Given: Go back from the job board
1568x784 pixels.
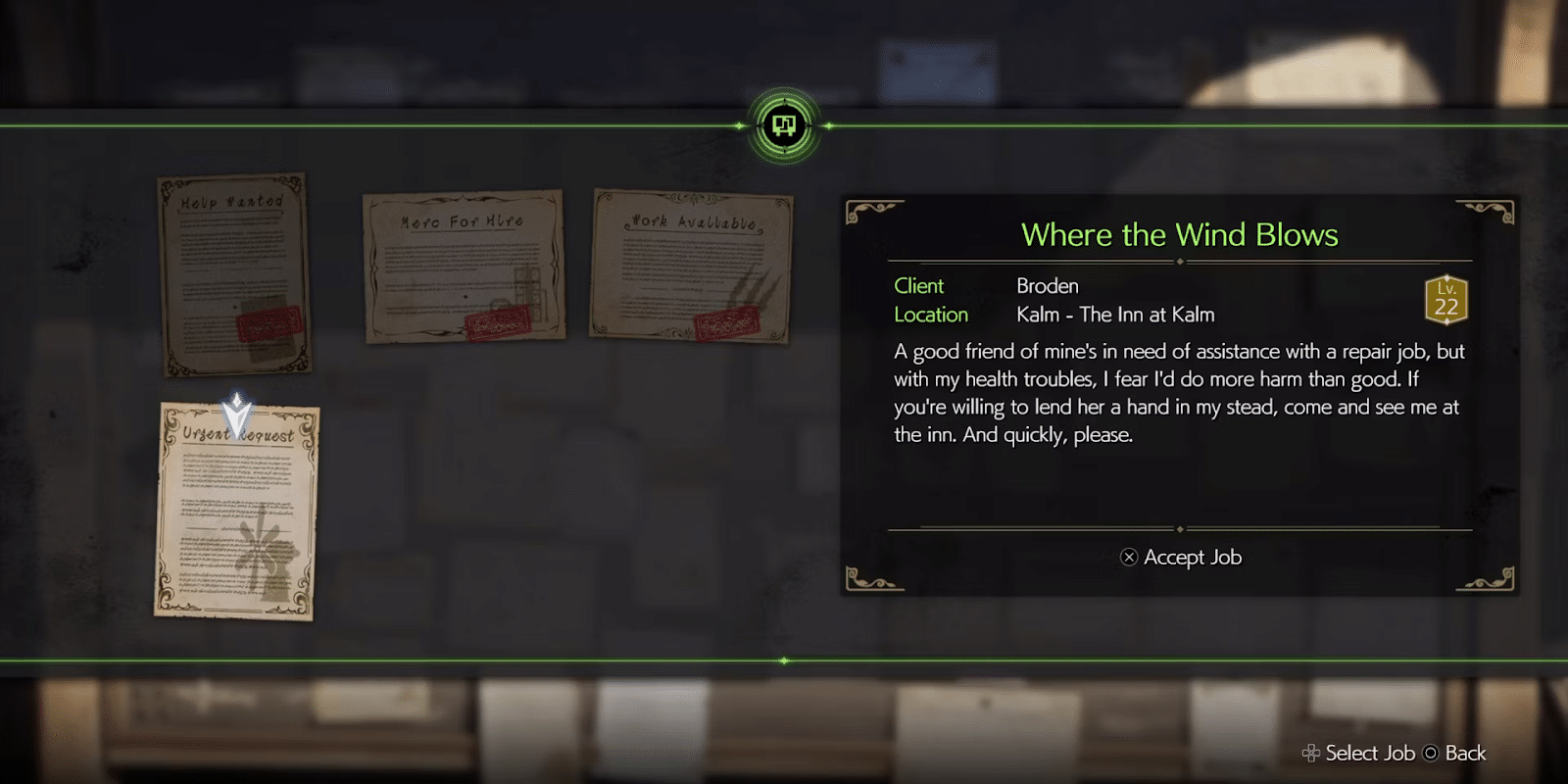Looking at the screenshot, I should click(x=1456, y=754).
